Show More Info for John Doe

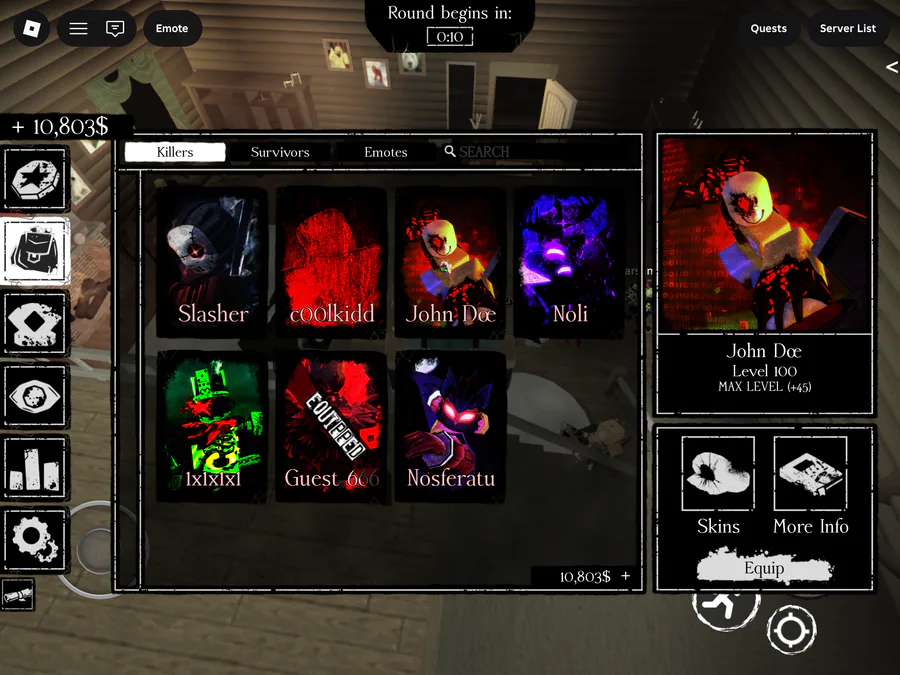pyautogui.click(x=810, y=487)
